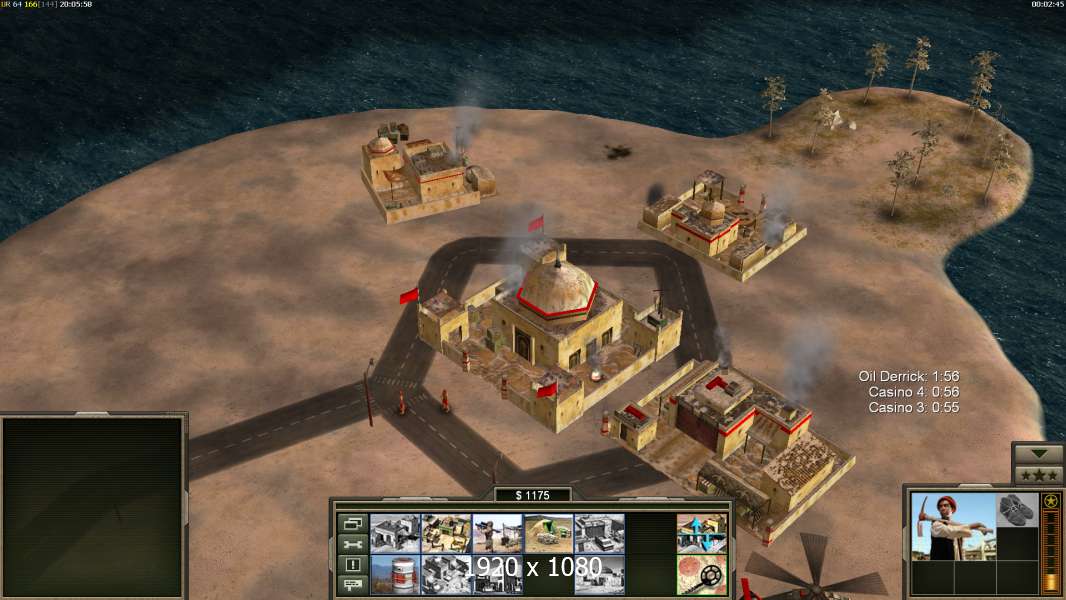Click the gold star rank emblem
1066x600 pixels.
point(1051,501)
